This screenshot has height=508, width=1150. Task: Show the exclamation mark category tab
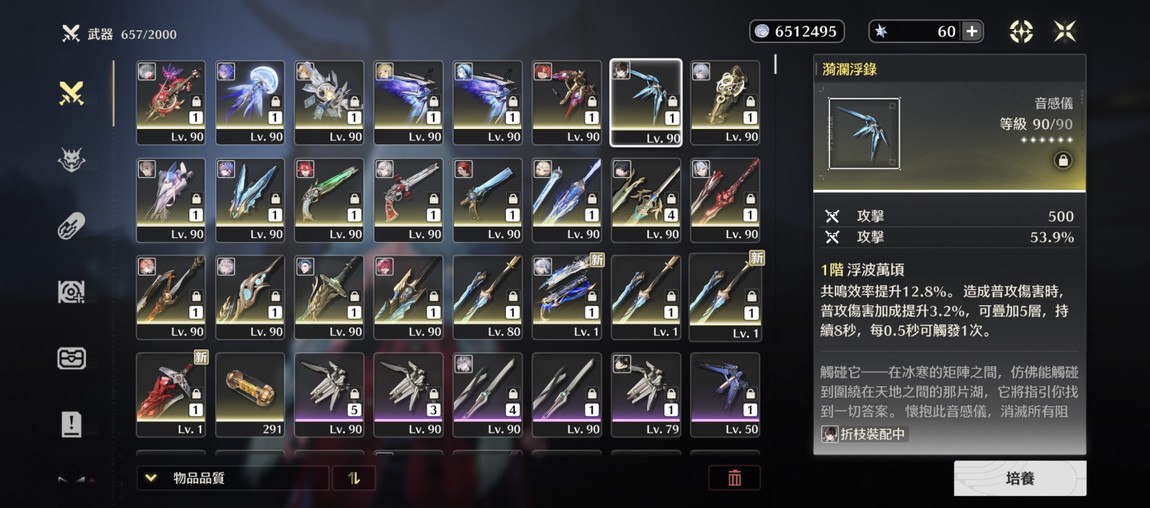[71, 424]
